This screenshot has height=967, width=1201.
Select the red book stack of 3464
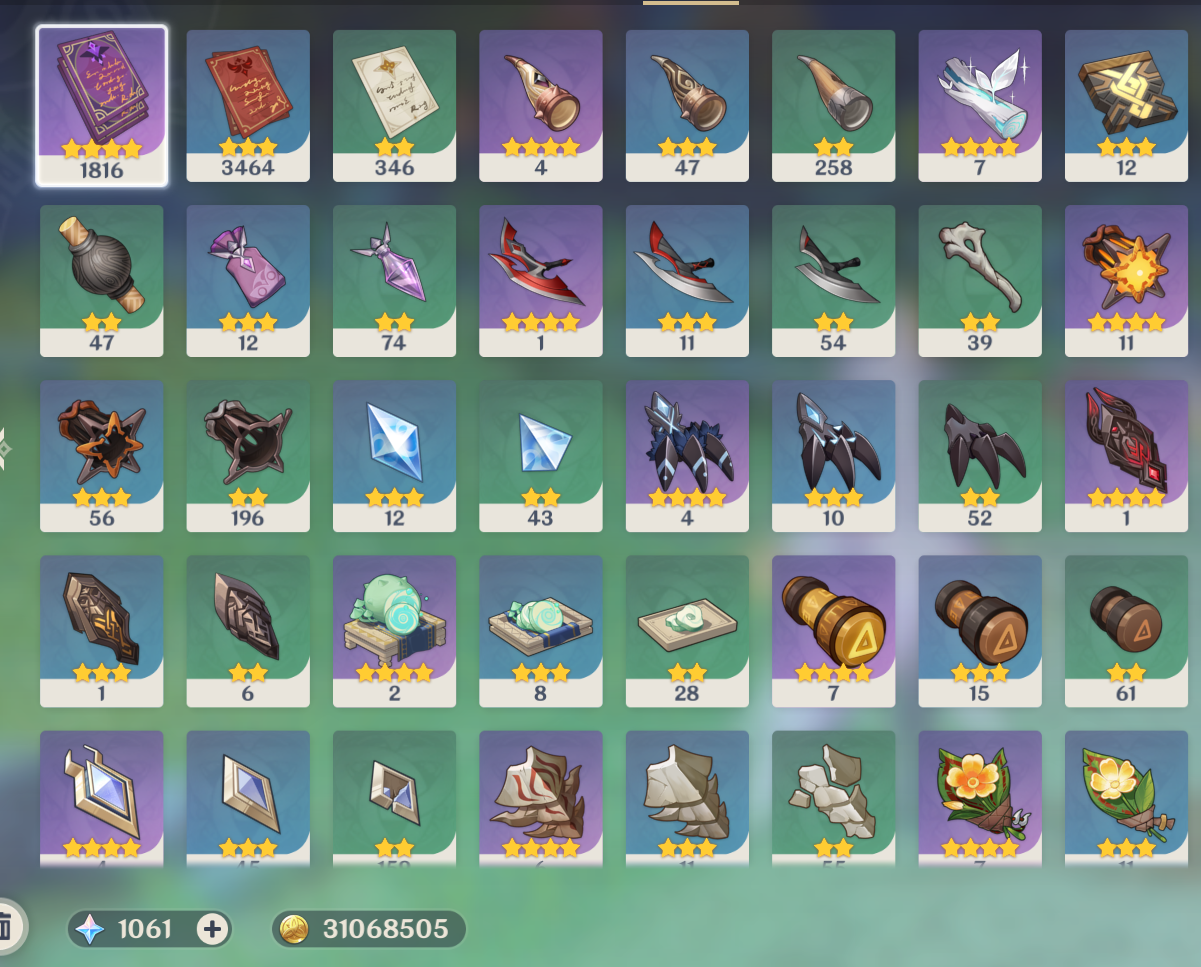tap(248, 105)
